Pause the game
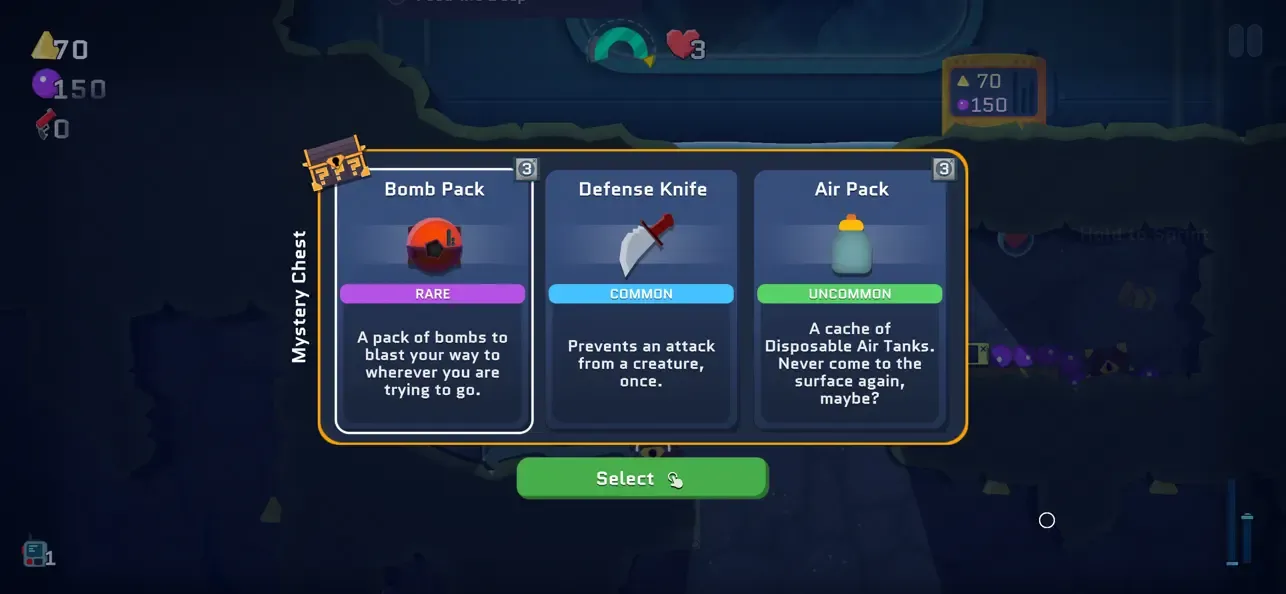The height and width of the screenshot is (594, 1286). 1245,41
